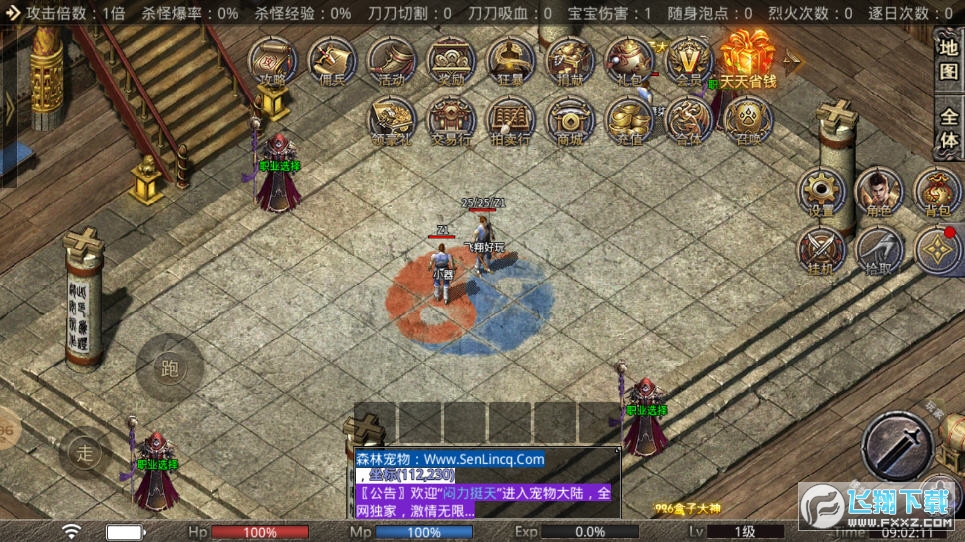
Task: Open the 背包 backpack
Action: [938, 192]
